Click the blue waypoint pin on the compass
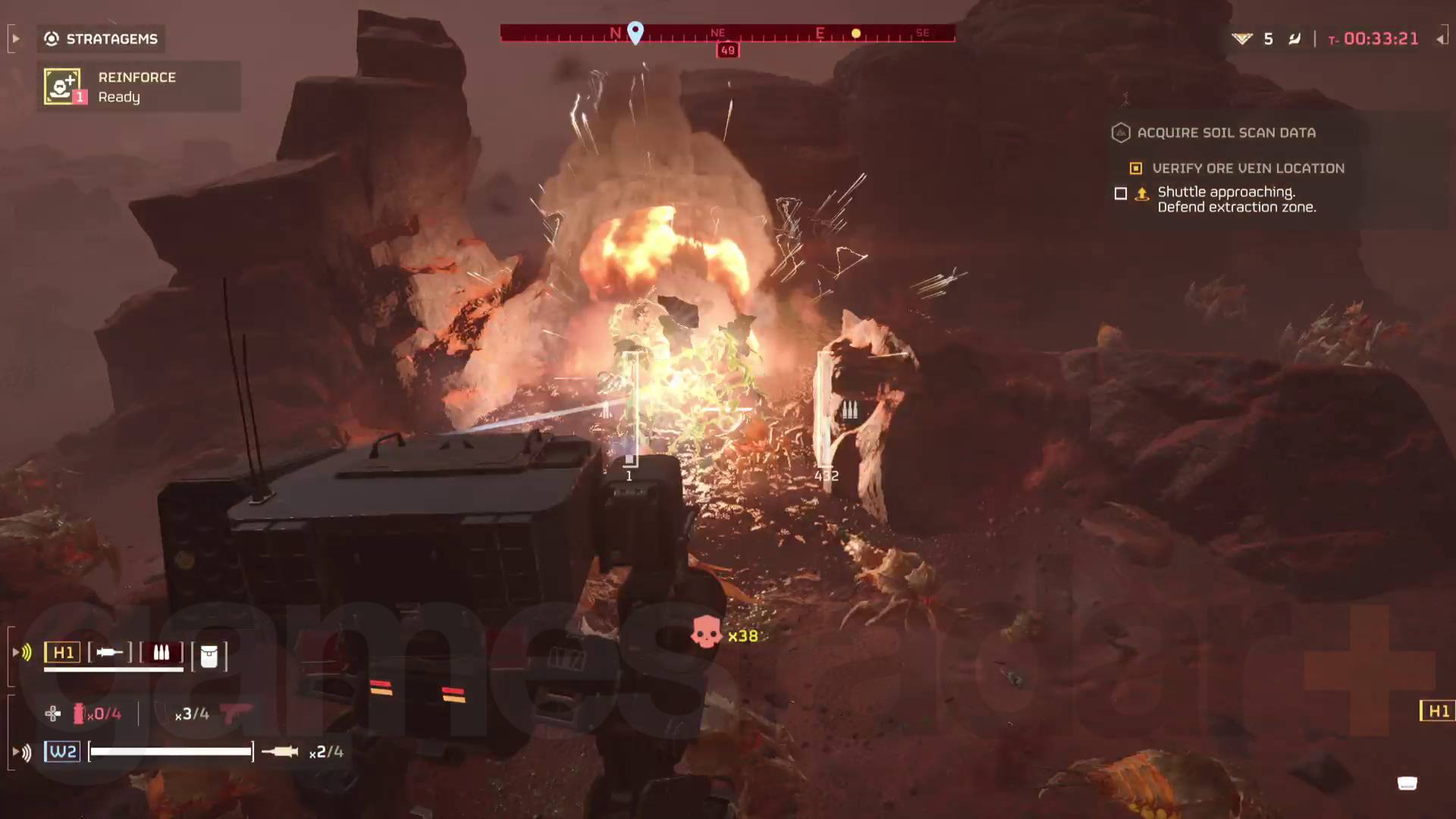This screenshot has height=819, width=1456. coord(635,33)
